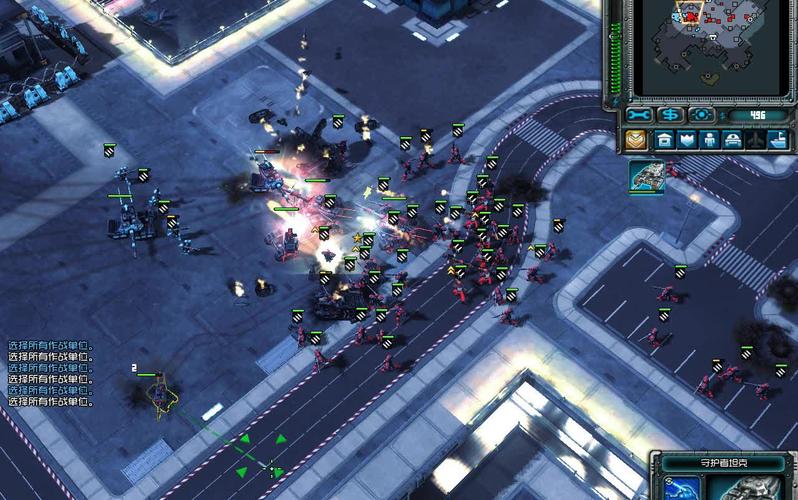798x500 pixels.
Task: Activate the blue ability icon beside the portrait
Action: [684, 489]
